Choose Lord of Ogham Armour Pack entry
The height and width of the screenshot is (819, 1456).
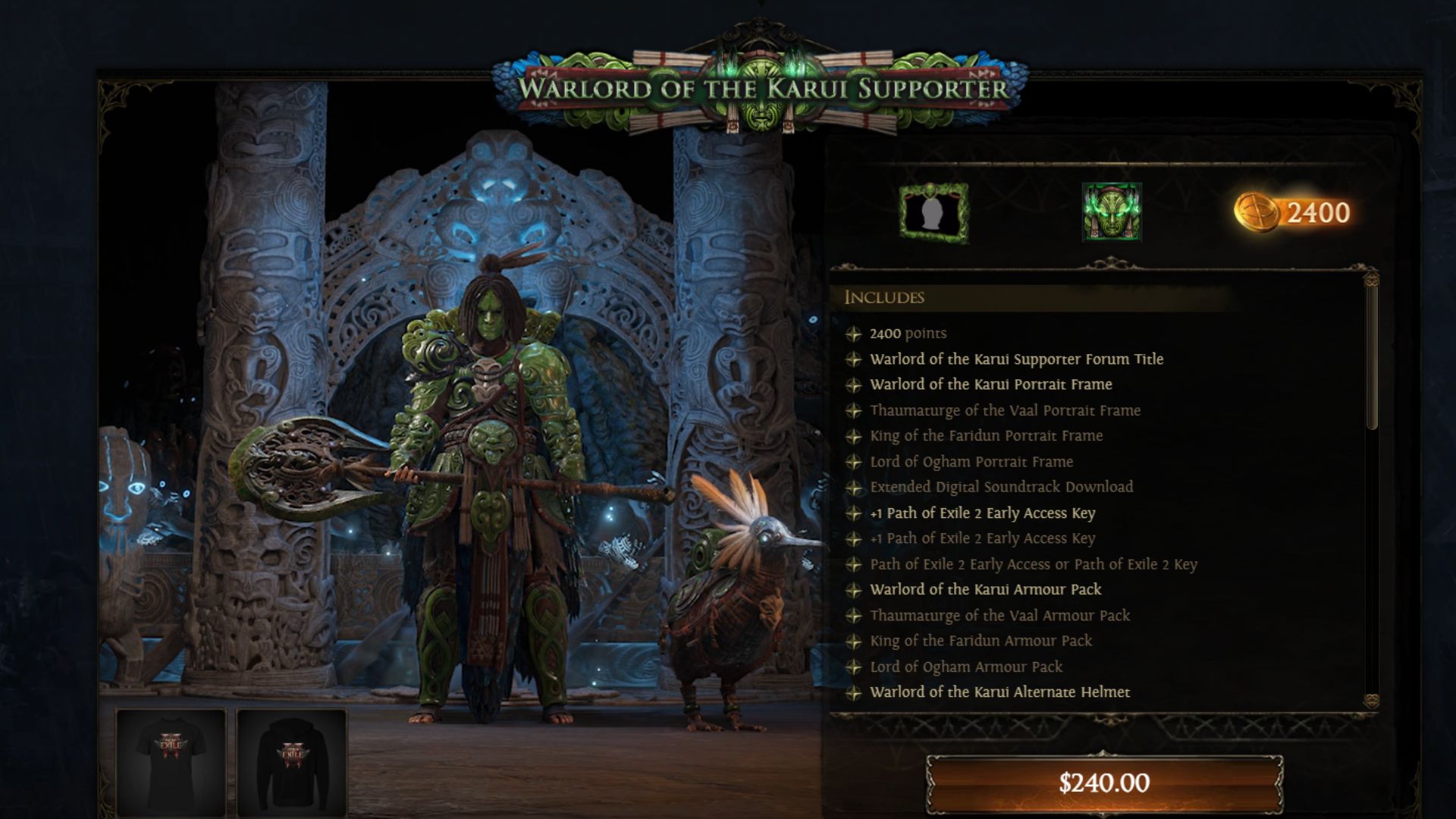[x=966, y=667]
